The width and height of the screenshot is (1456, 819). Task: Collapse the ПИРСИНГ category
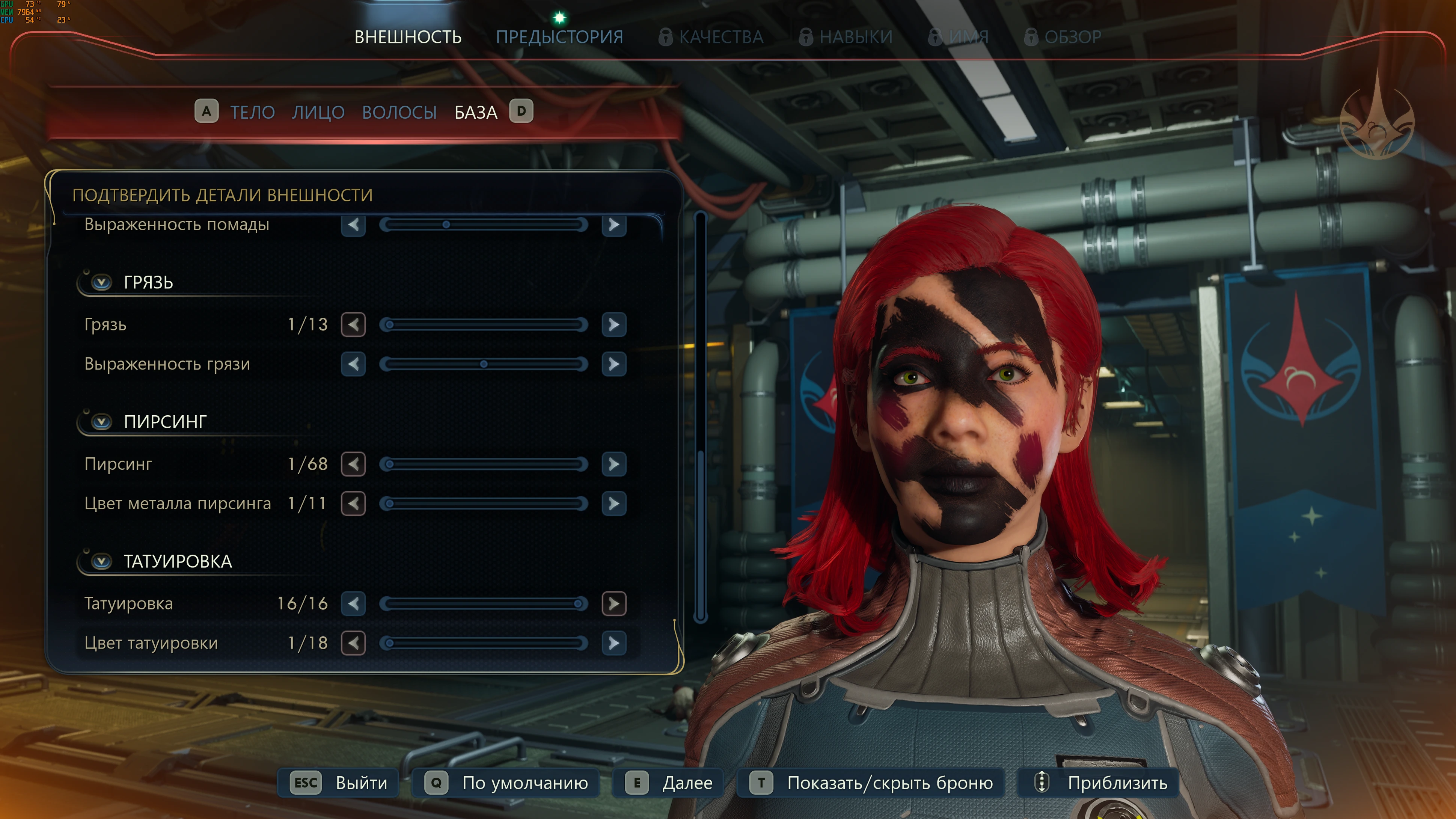102,422
